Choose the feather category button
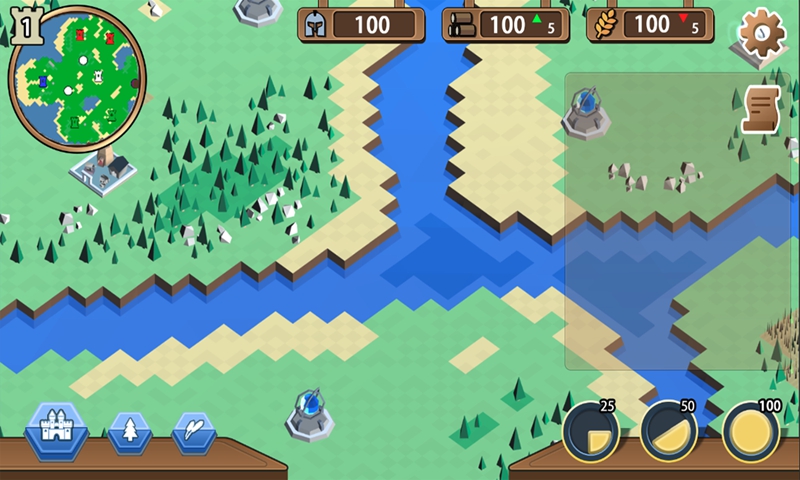Screen dimensions: 800x480 point(194,432)
